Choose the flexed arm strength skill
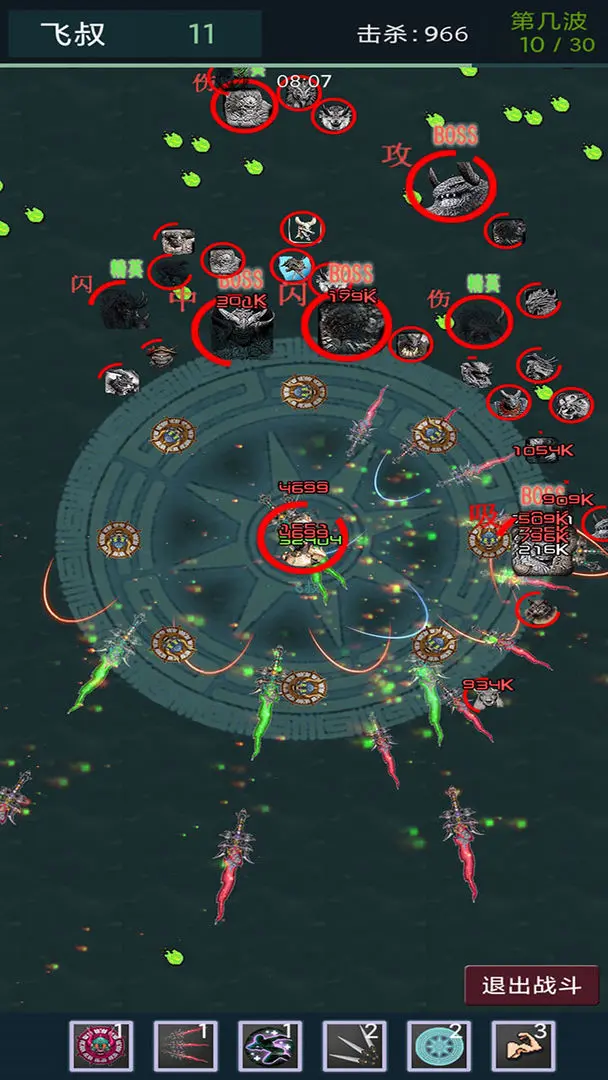The image size is (608, 1080). (x=523, y=1047)
